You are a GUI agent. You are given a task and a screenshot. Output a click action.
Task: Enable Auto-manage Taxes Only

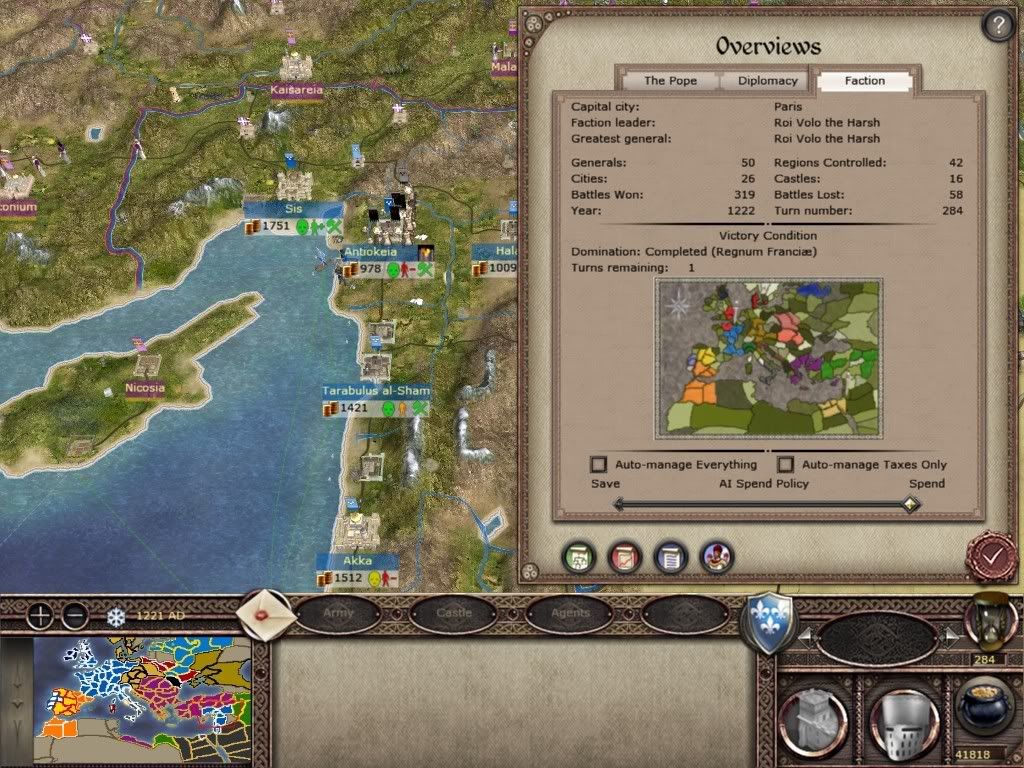tap(786, 464)
